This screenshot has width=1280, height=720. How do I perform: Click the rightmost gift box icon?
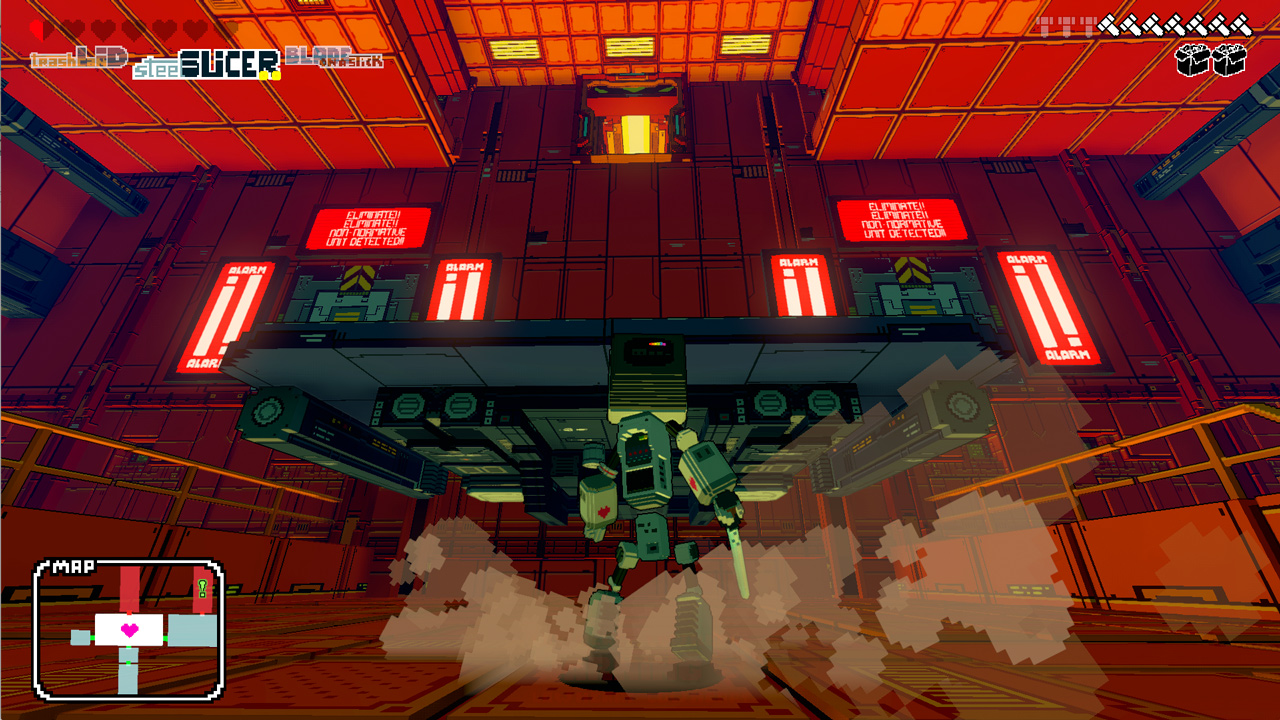pyautogui.click(x=1228, y=60)
